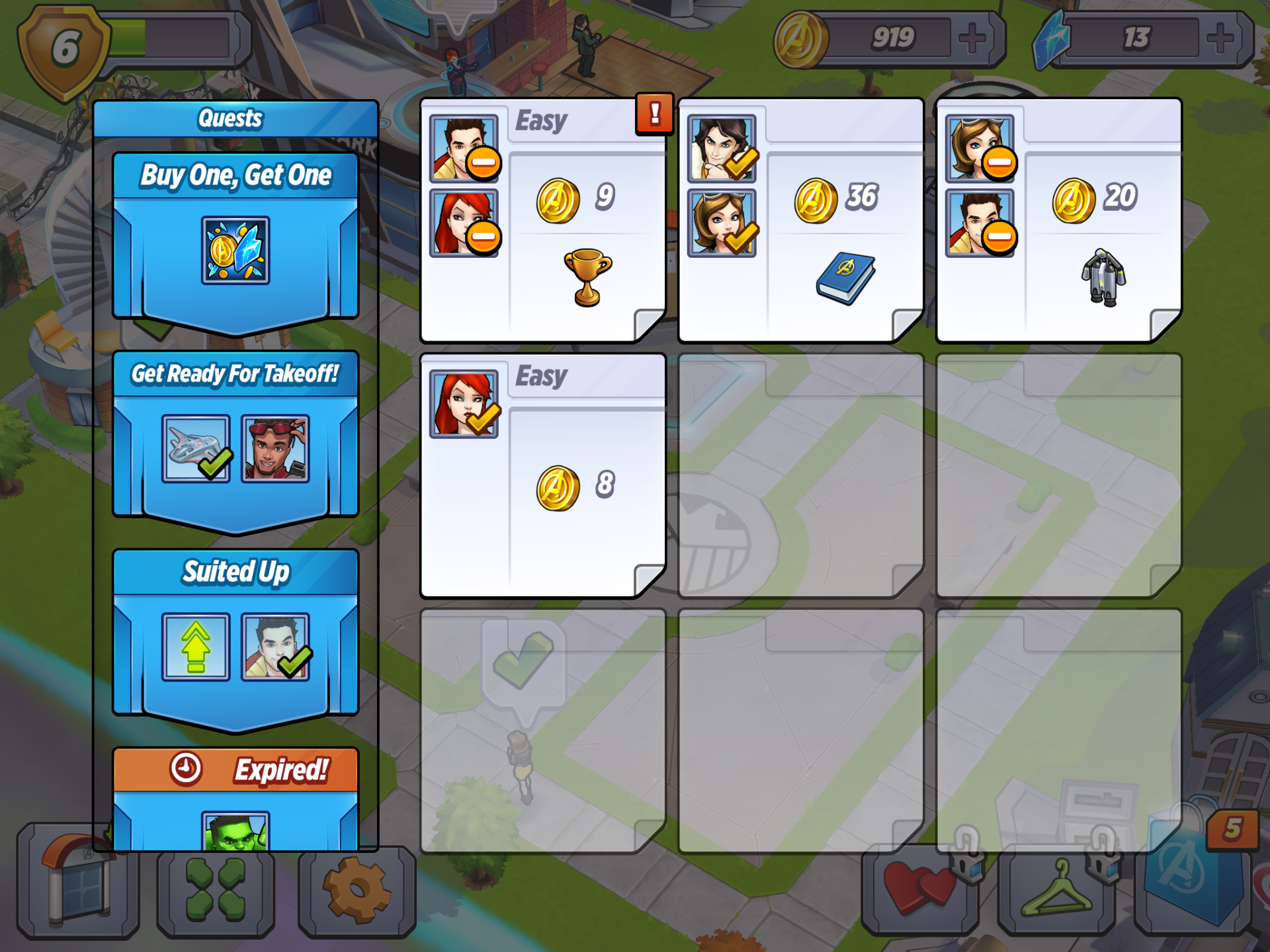The width and height of the screenshot is (1270, 952).
Task: Add more gold coins with plus button
Action: coord(972,38)
